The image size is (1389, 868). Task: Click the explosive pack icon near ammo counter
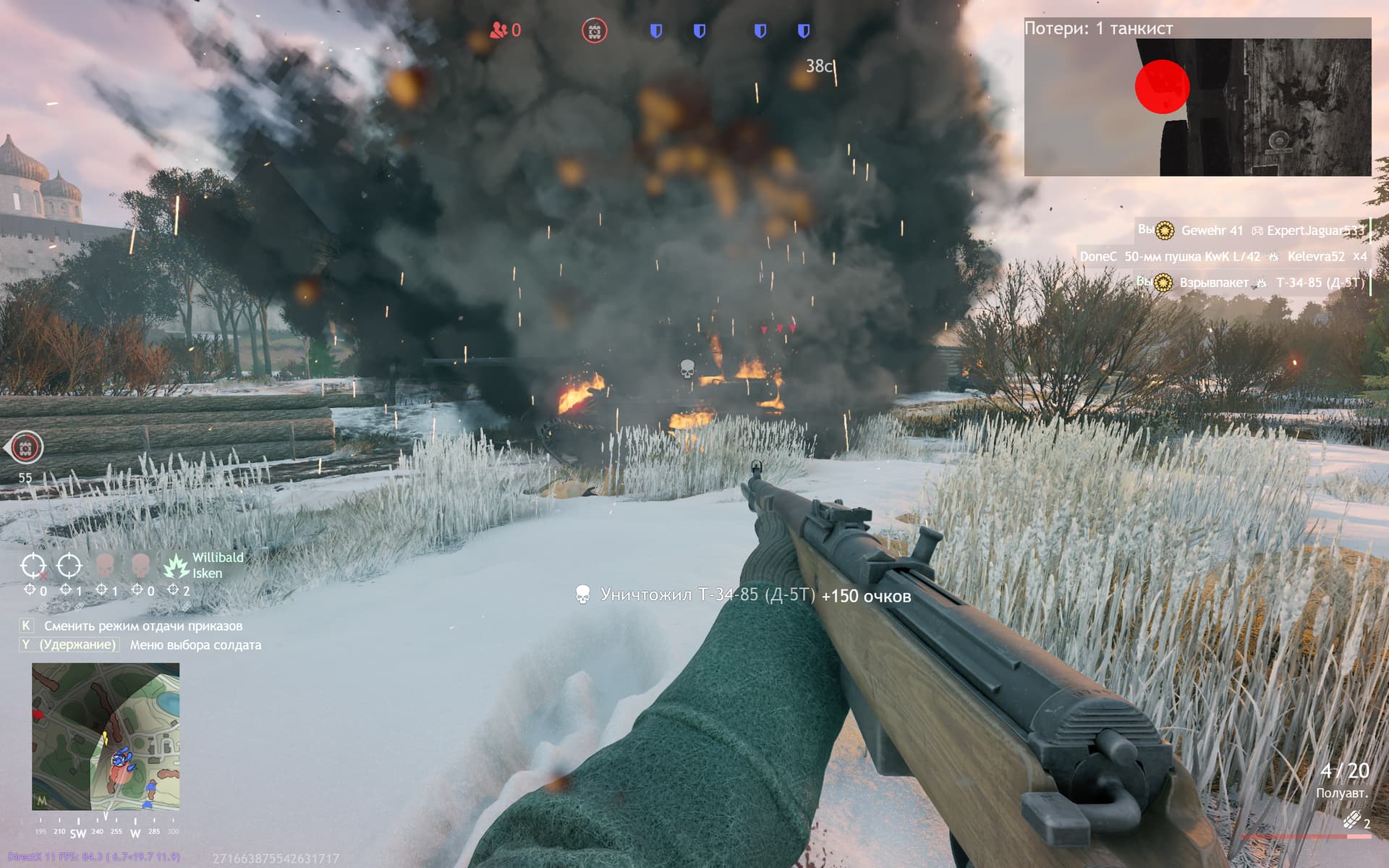coord(1351,820)
